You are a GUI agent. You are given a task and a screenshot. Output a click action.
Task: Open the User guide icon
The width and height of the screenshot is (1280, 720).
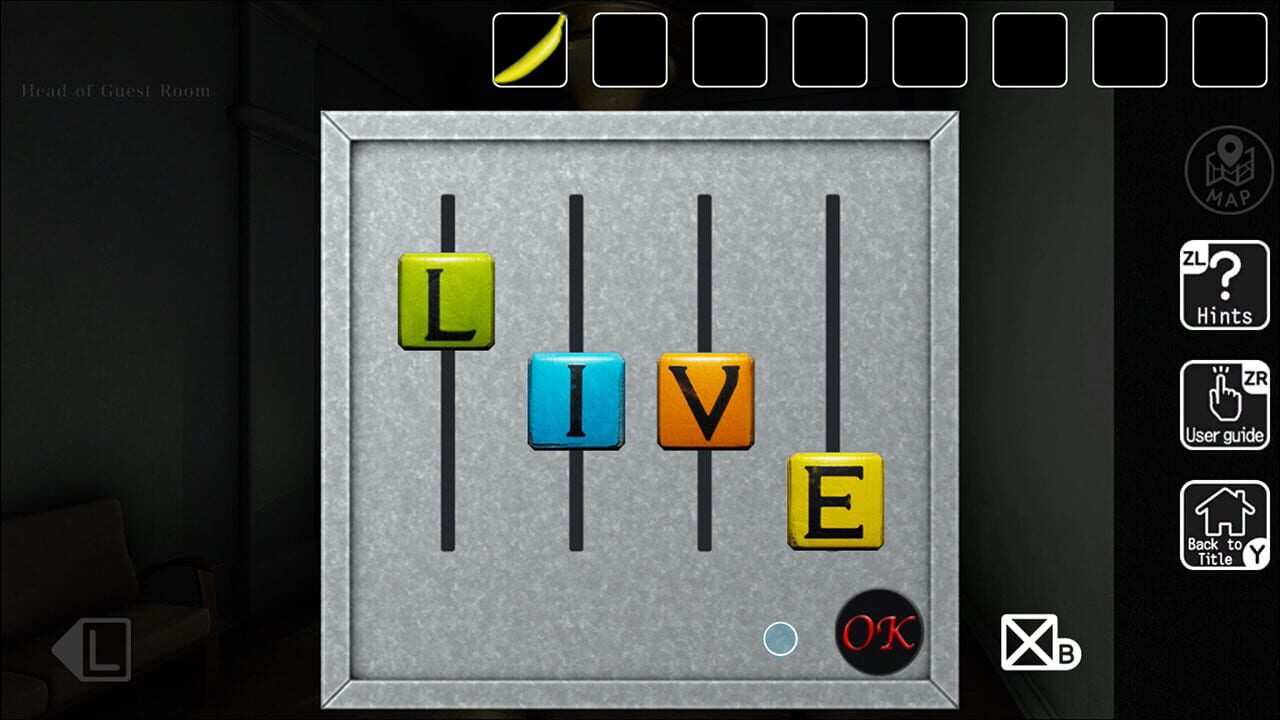1224,405
